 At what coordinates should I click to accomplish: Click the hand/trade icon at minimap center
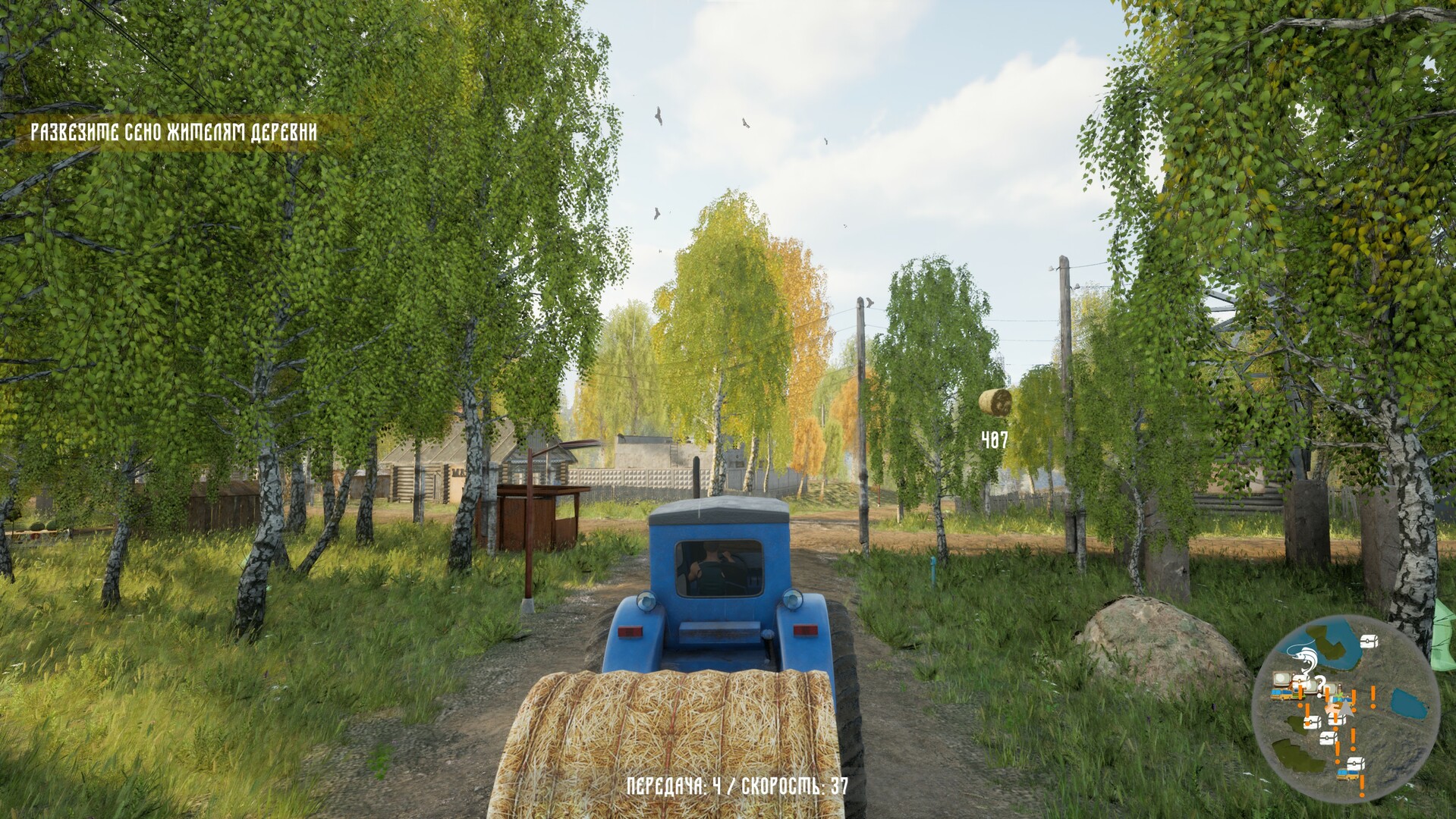(1333, 708)
